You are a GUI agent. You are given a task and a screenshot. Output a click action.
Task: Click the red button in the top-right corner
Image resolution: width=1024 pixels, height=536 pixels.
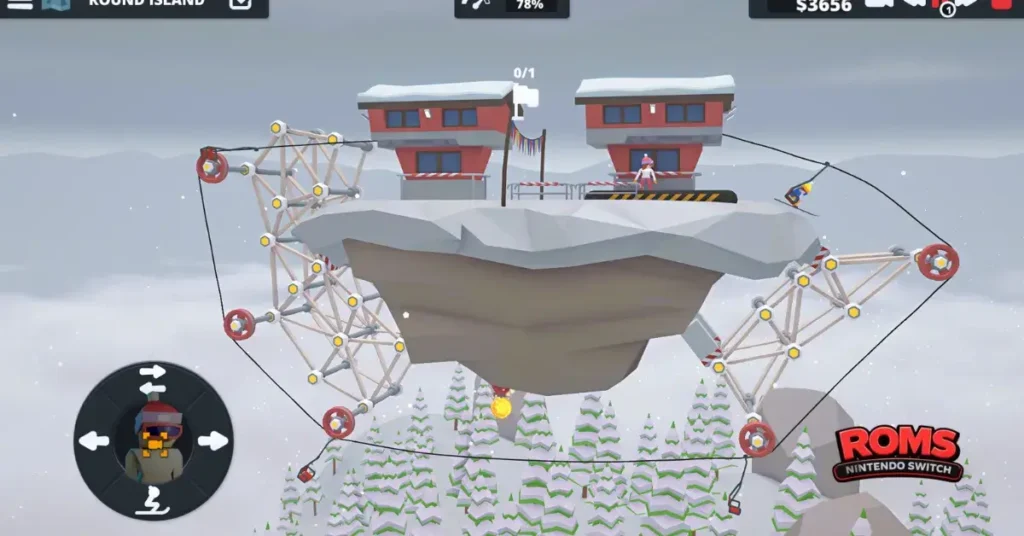coord(1000,5)
